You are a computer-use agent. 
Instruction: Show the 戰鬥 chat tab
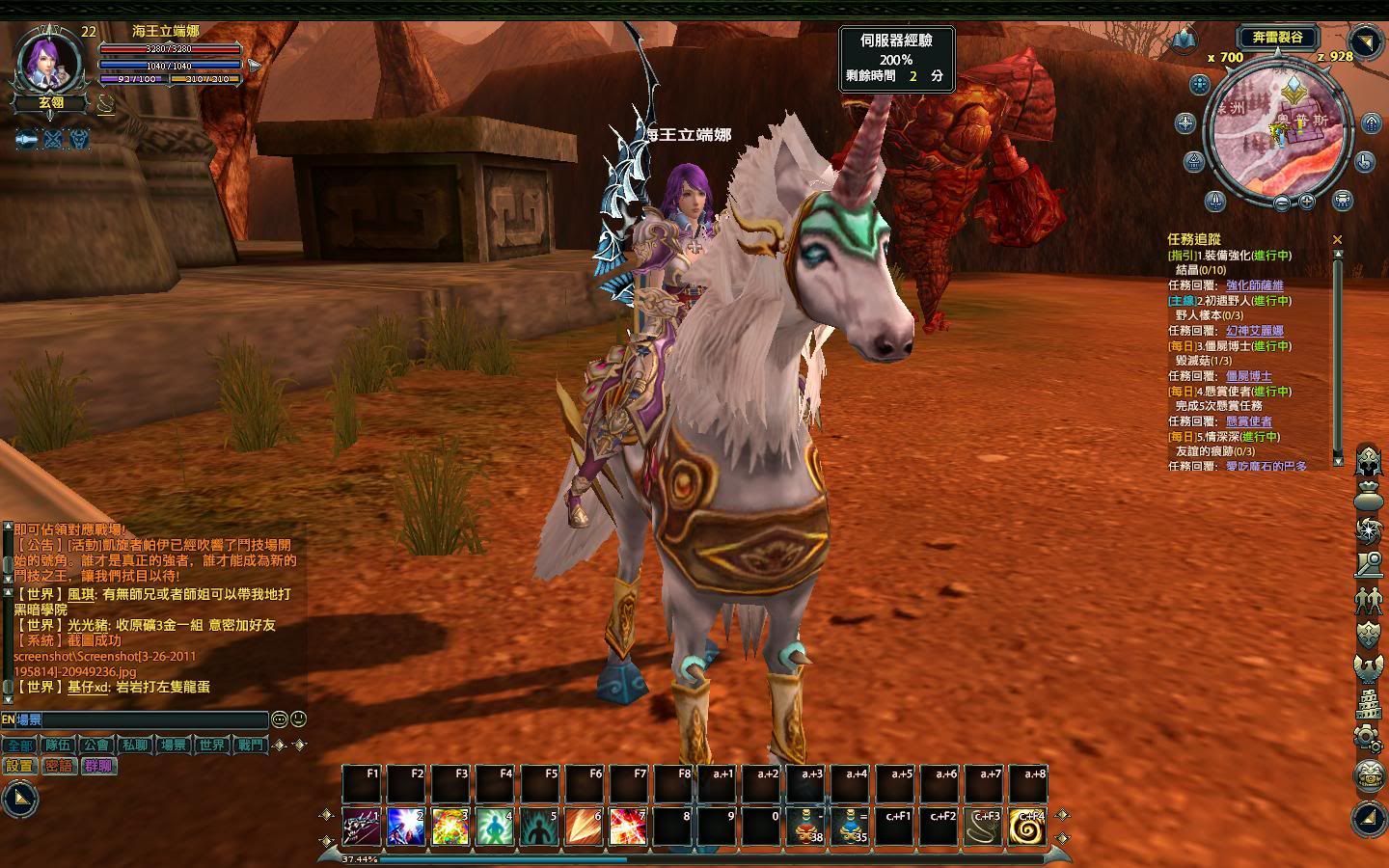(250, 745)
